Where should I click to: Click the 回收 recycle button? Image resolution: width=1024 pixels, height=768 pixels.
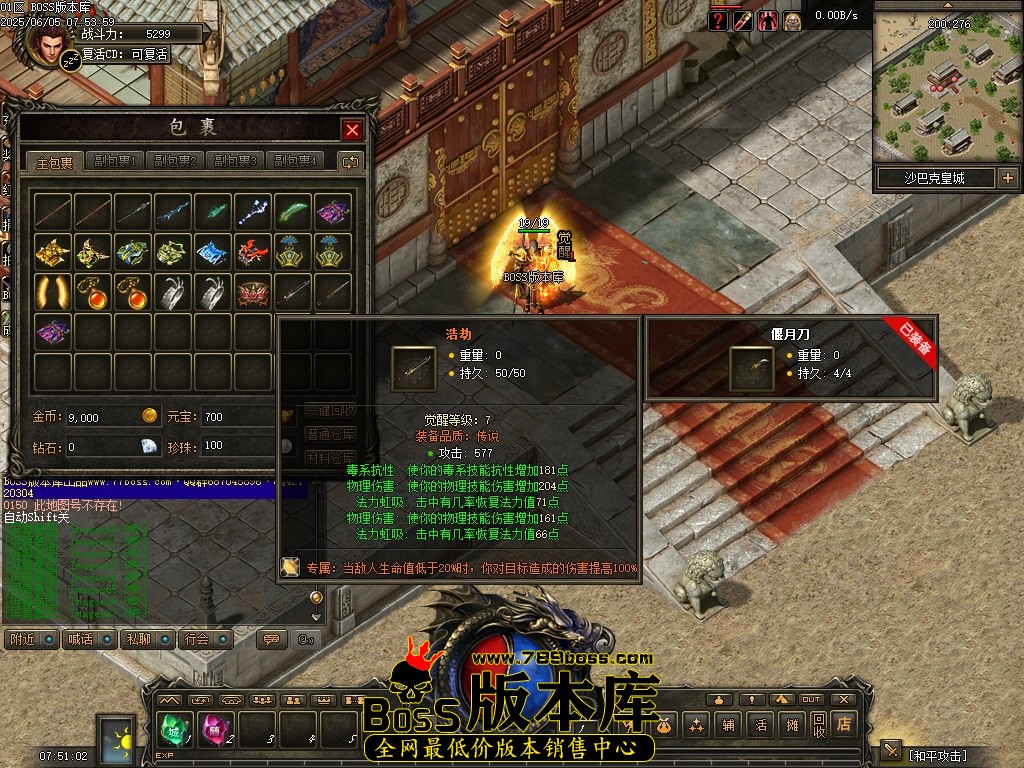tap(819, 724)
